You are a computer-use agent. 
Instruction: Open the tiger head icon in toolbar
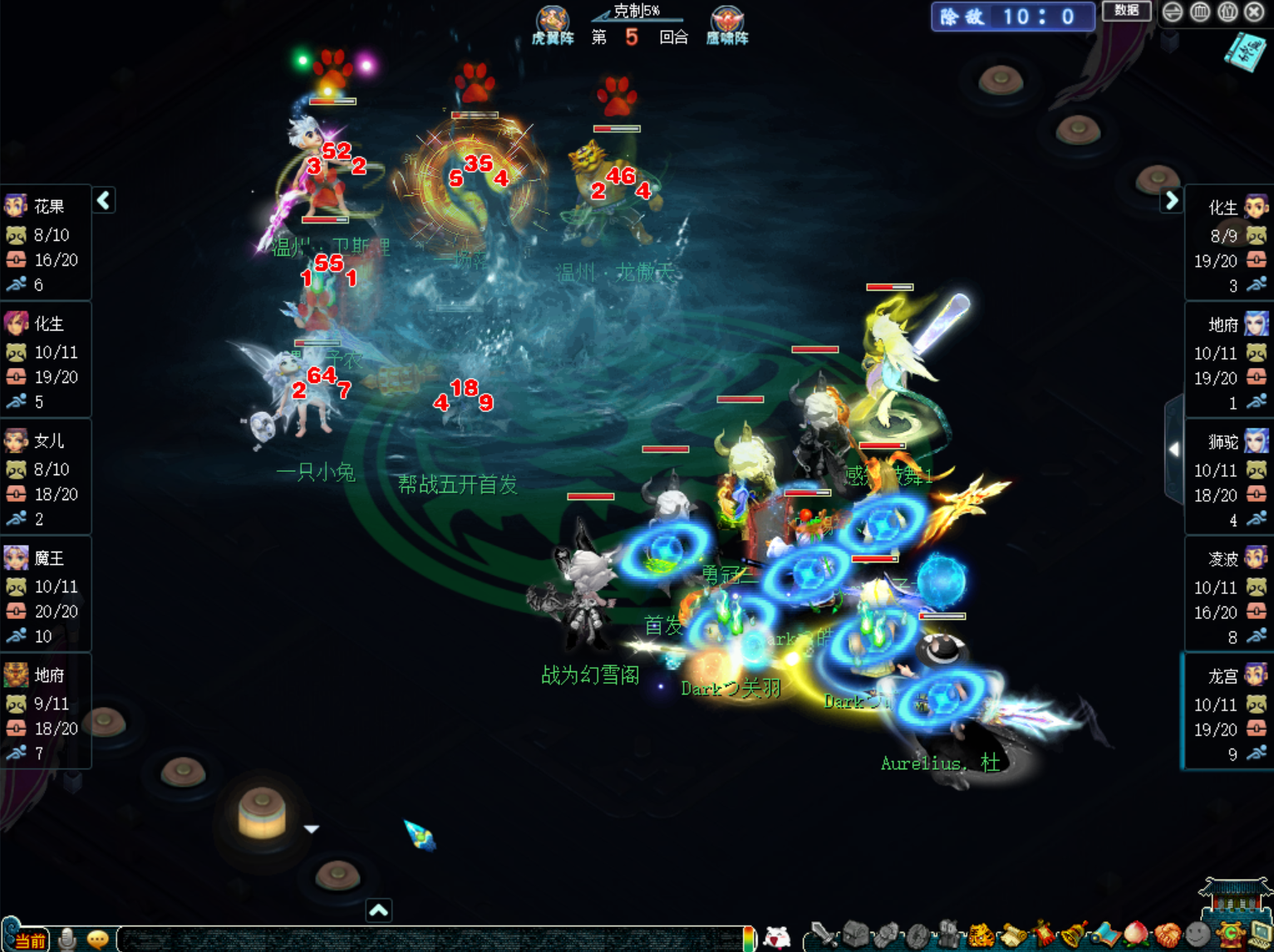pyautogui.click(x=981, y=936)
